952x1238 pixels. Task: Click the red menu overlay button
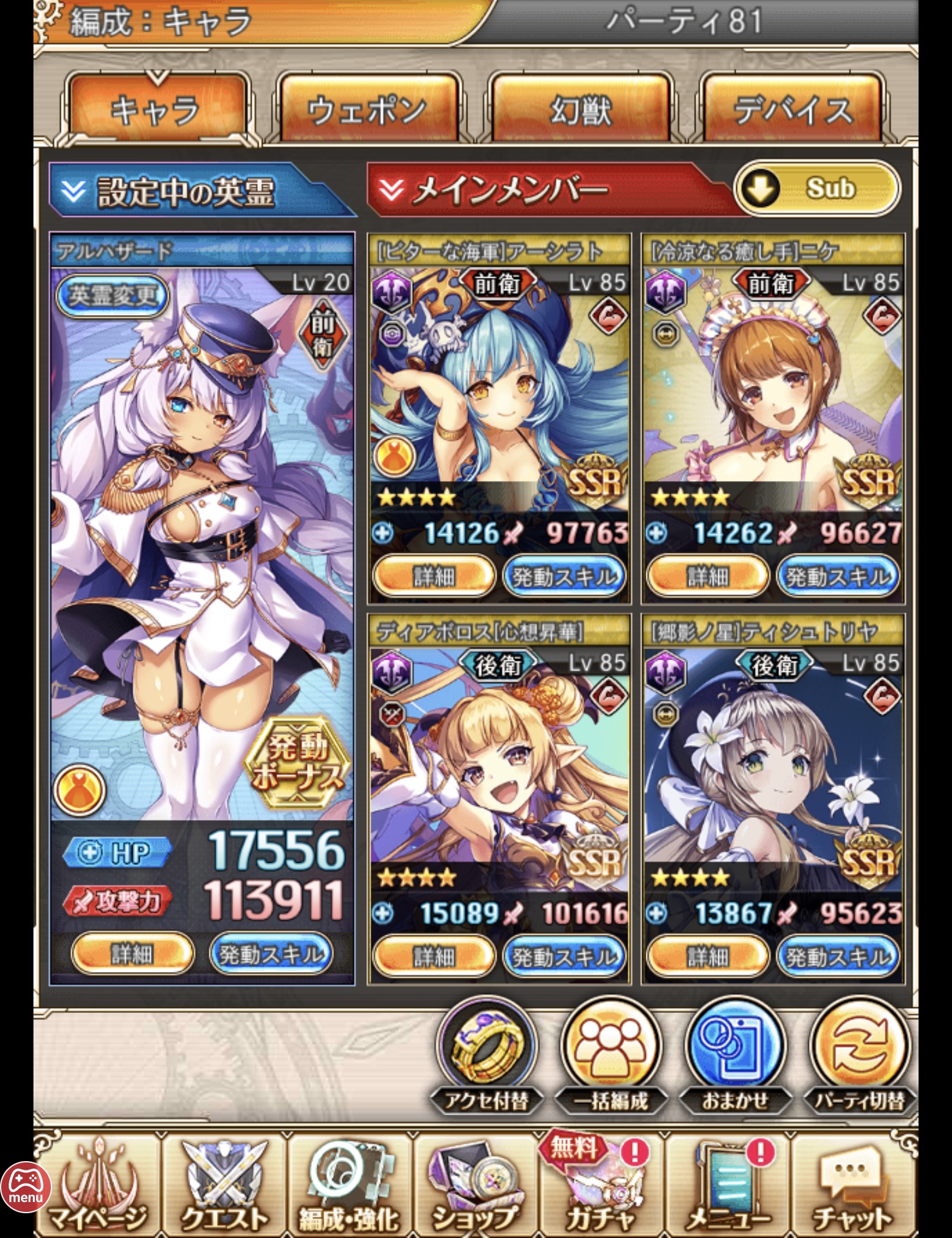click(25, 1188)
